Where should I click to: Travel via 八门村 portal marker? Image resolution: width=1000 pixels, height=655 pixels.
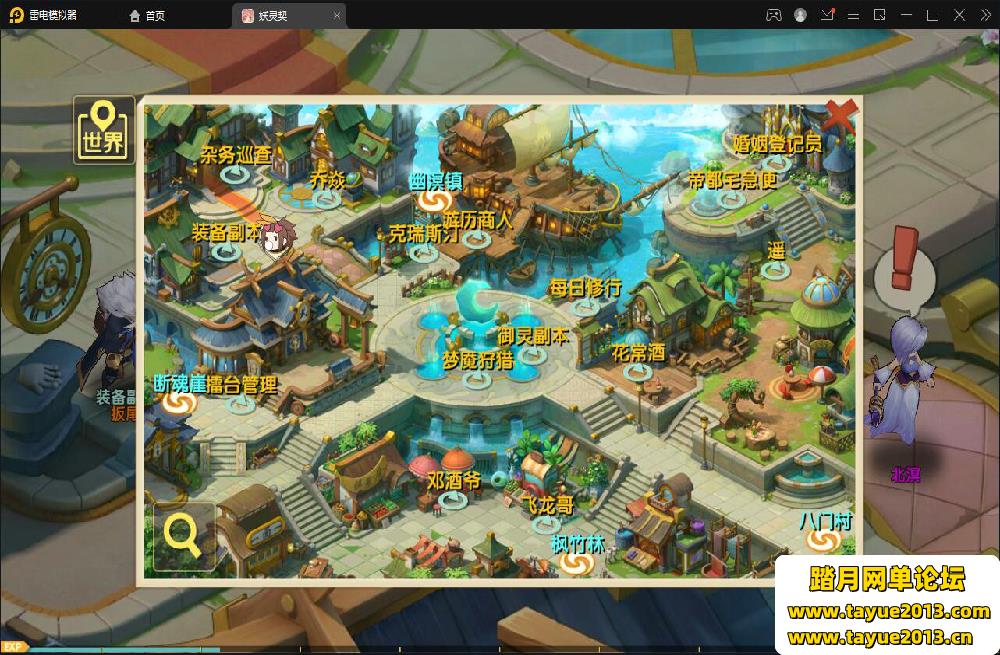pyautogui.click(x=824, y=540)
